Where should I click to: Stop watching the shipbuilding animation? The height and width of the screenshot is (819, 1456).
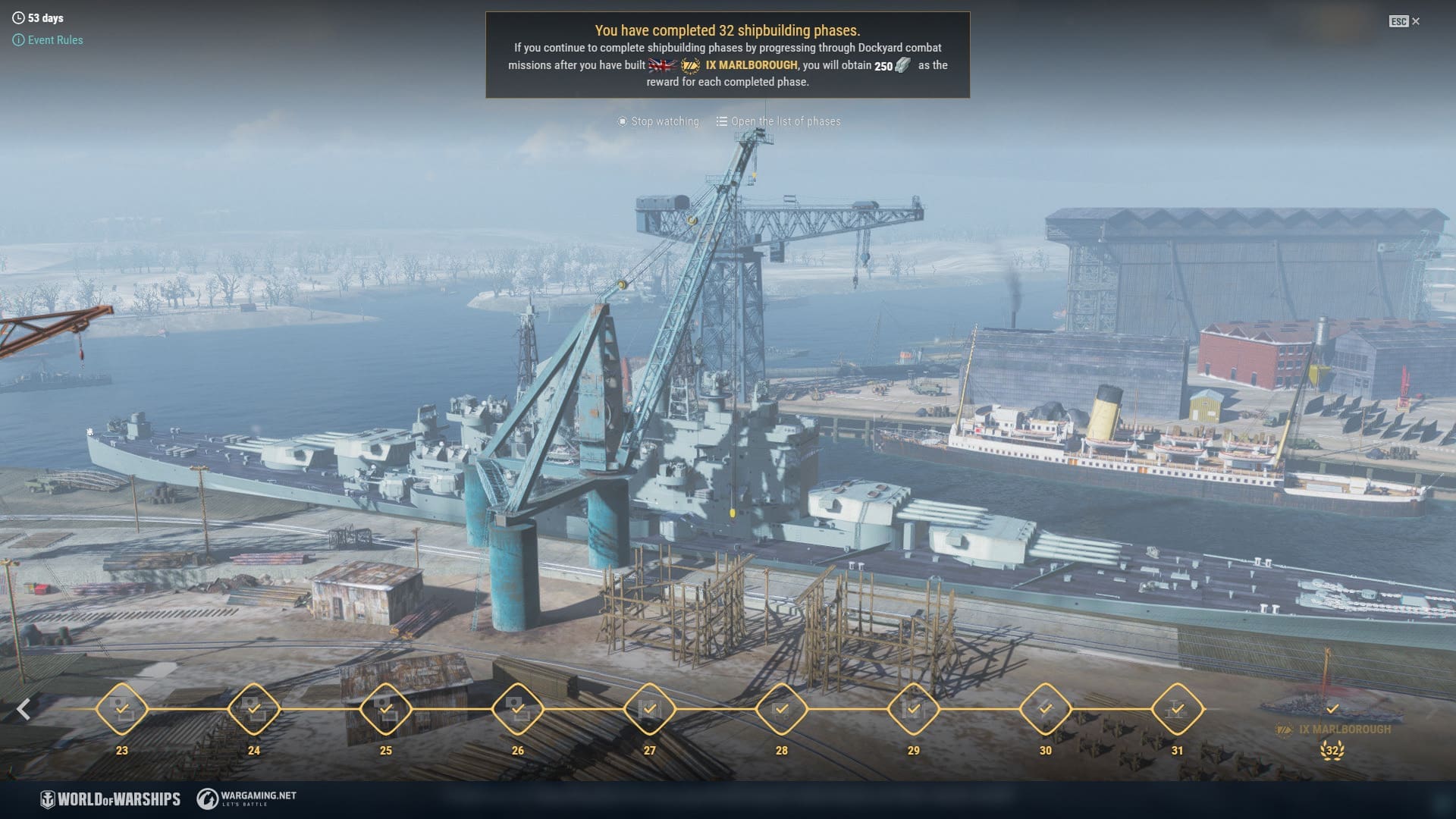coord(658,121)
